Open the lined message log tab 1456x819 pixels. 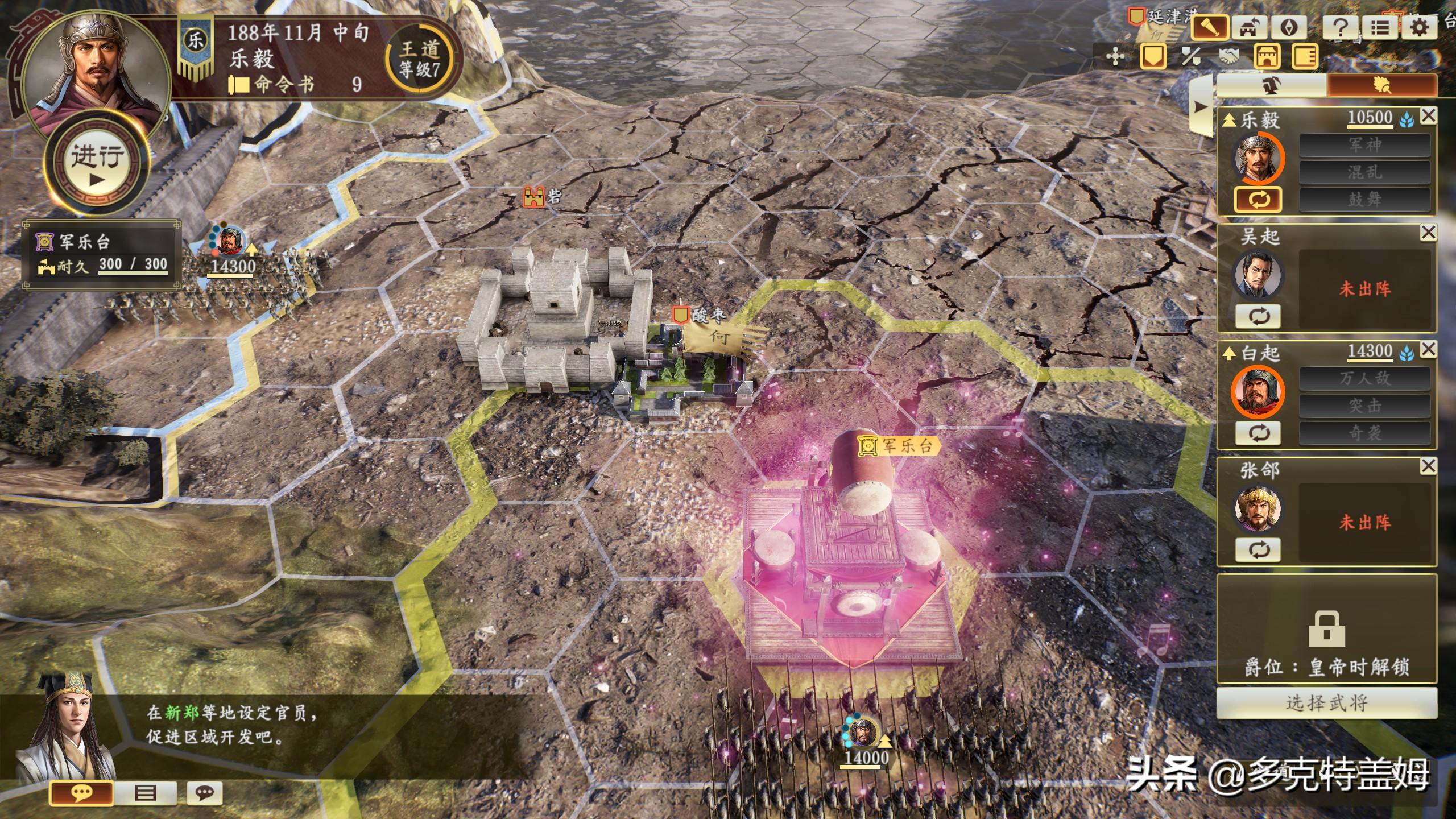coord(145,793)
